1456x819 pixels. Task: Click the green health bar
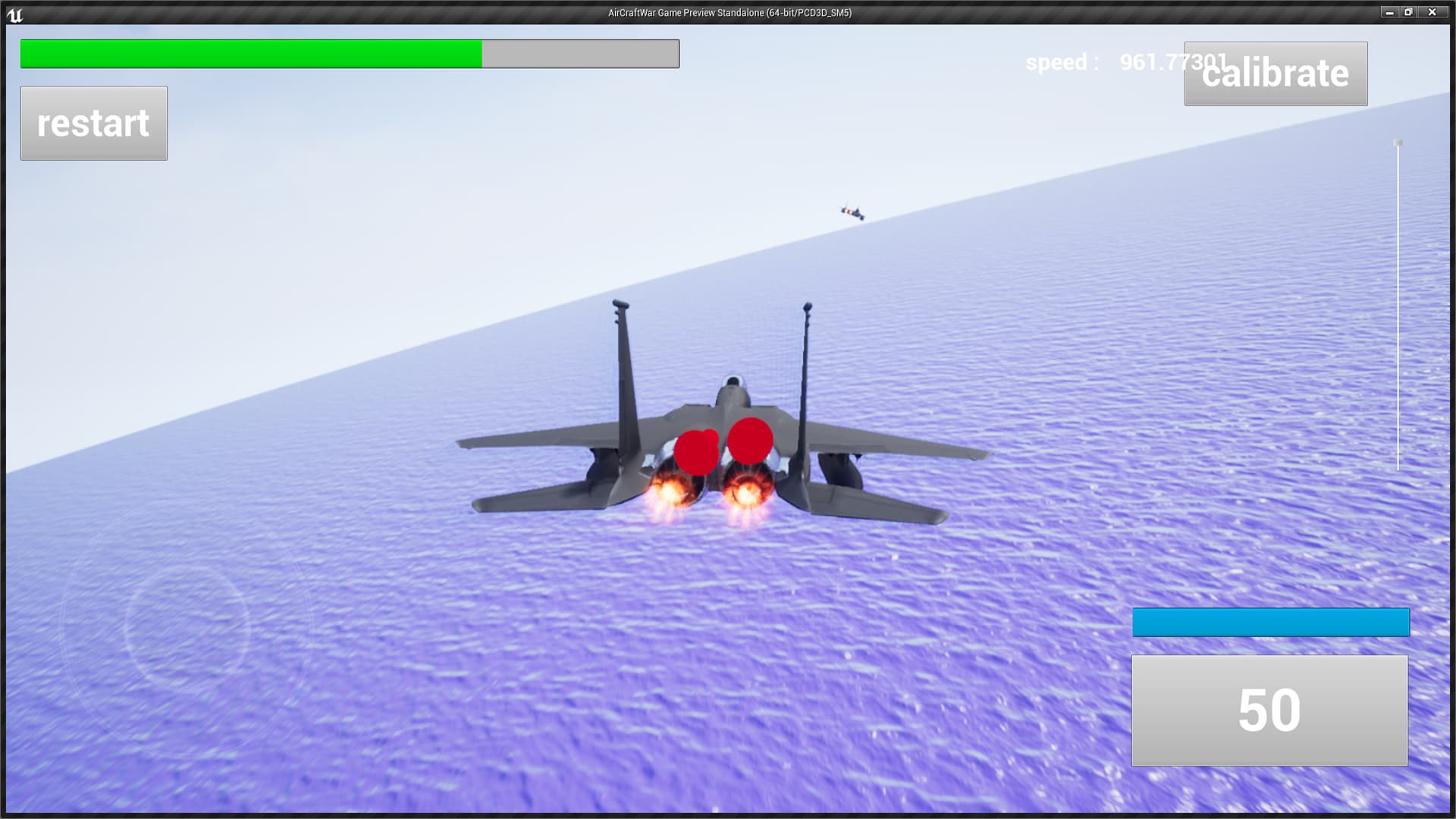pos(250,53)
